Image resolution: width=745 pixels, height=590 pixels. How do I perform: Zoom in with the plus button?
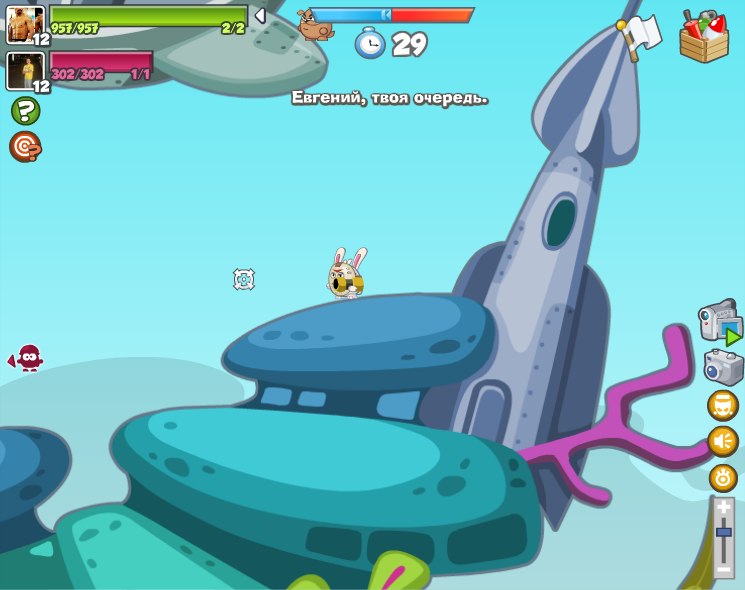[724, 508]
